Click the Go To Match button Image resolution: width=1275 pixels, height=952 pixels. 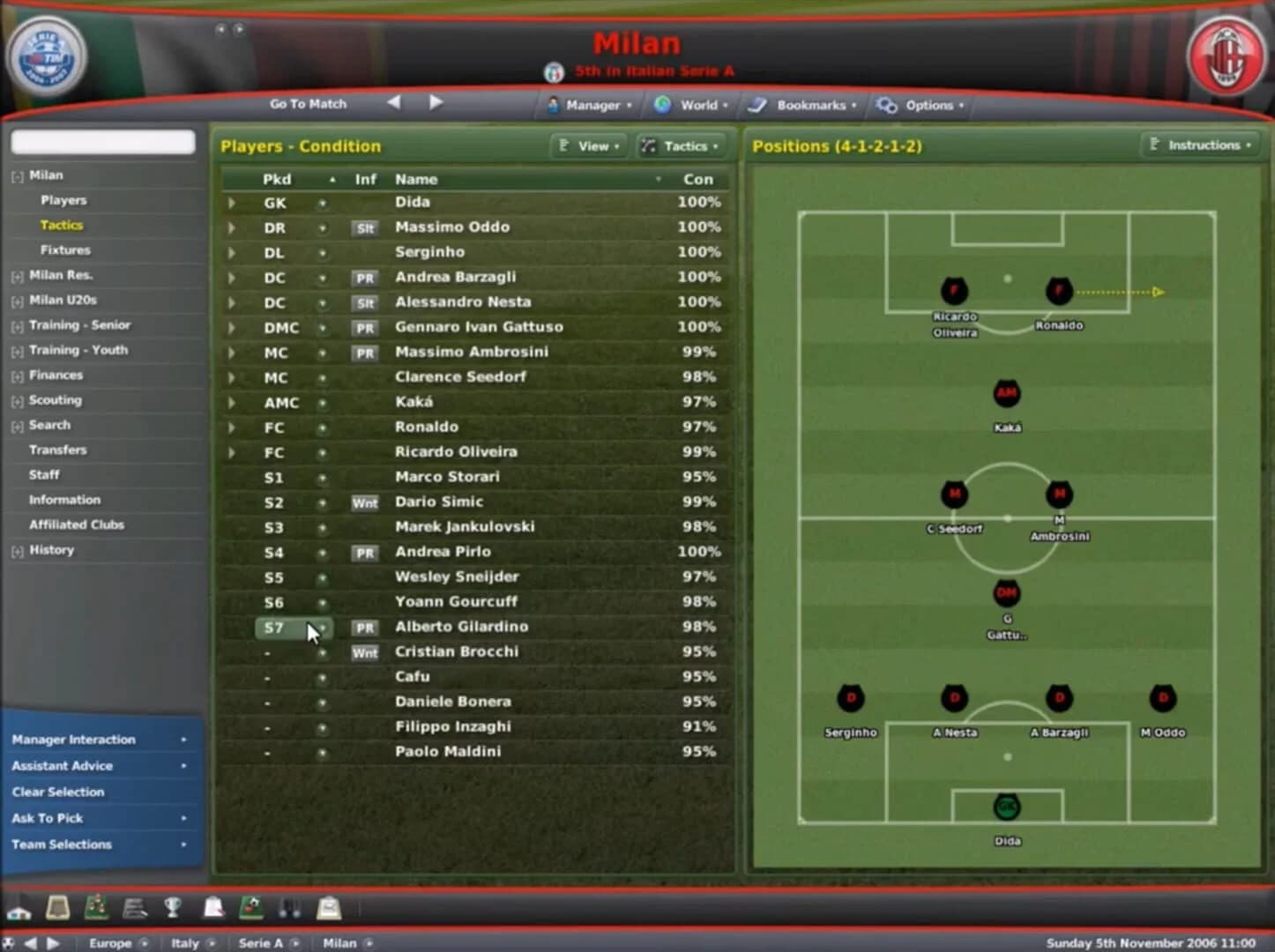pos(308,103)
